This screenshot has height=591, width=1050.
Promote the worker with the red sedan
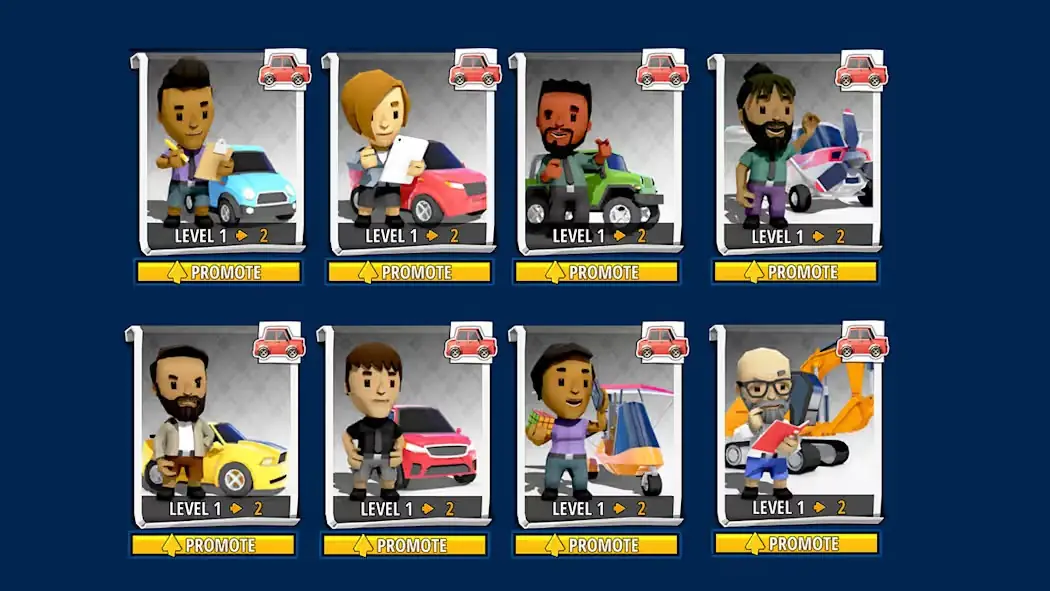coord(405,545)
